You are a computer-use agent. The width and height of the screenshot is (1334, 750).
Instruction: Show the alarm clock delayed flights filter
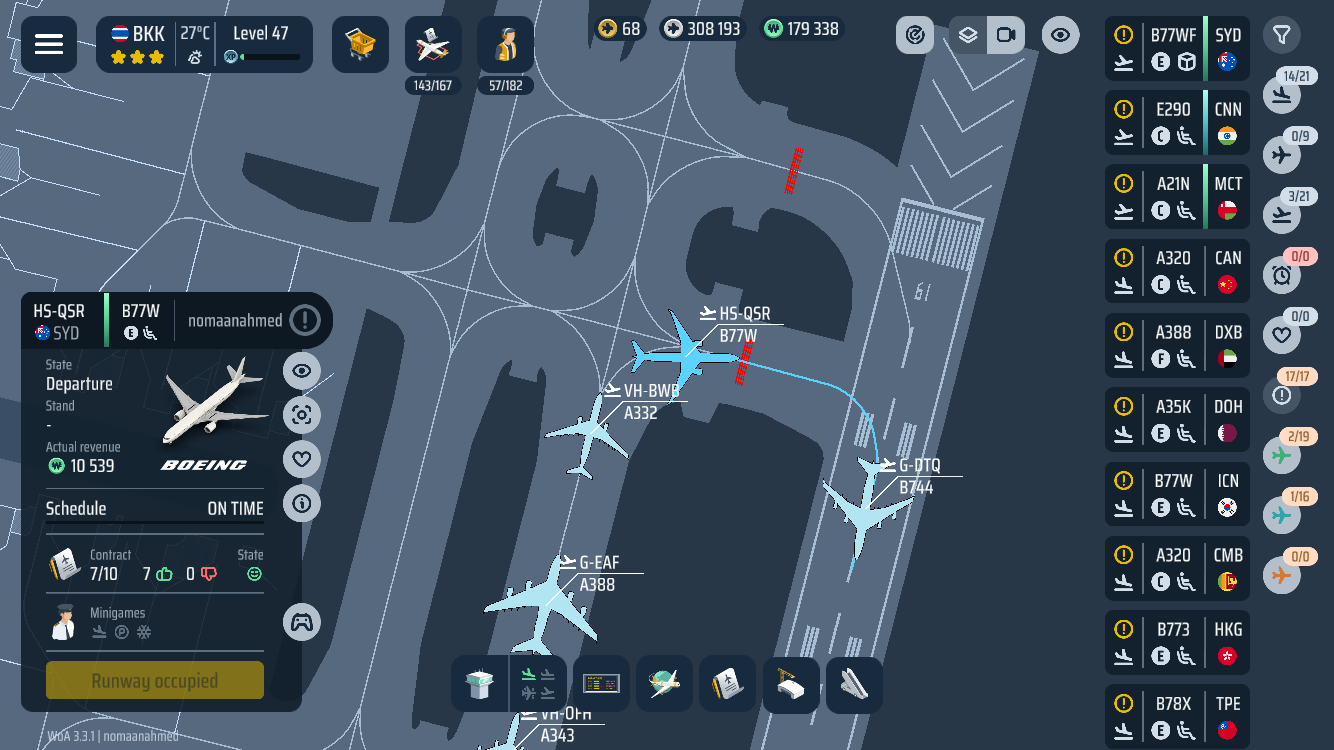click(1282, 274)
